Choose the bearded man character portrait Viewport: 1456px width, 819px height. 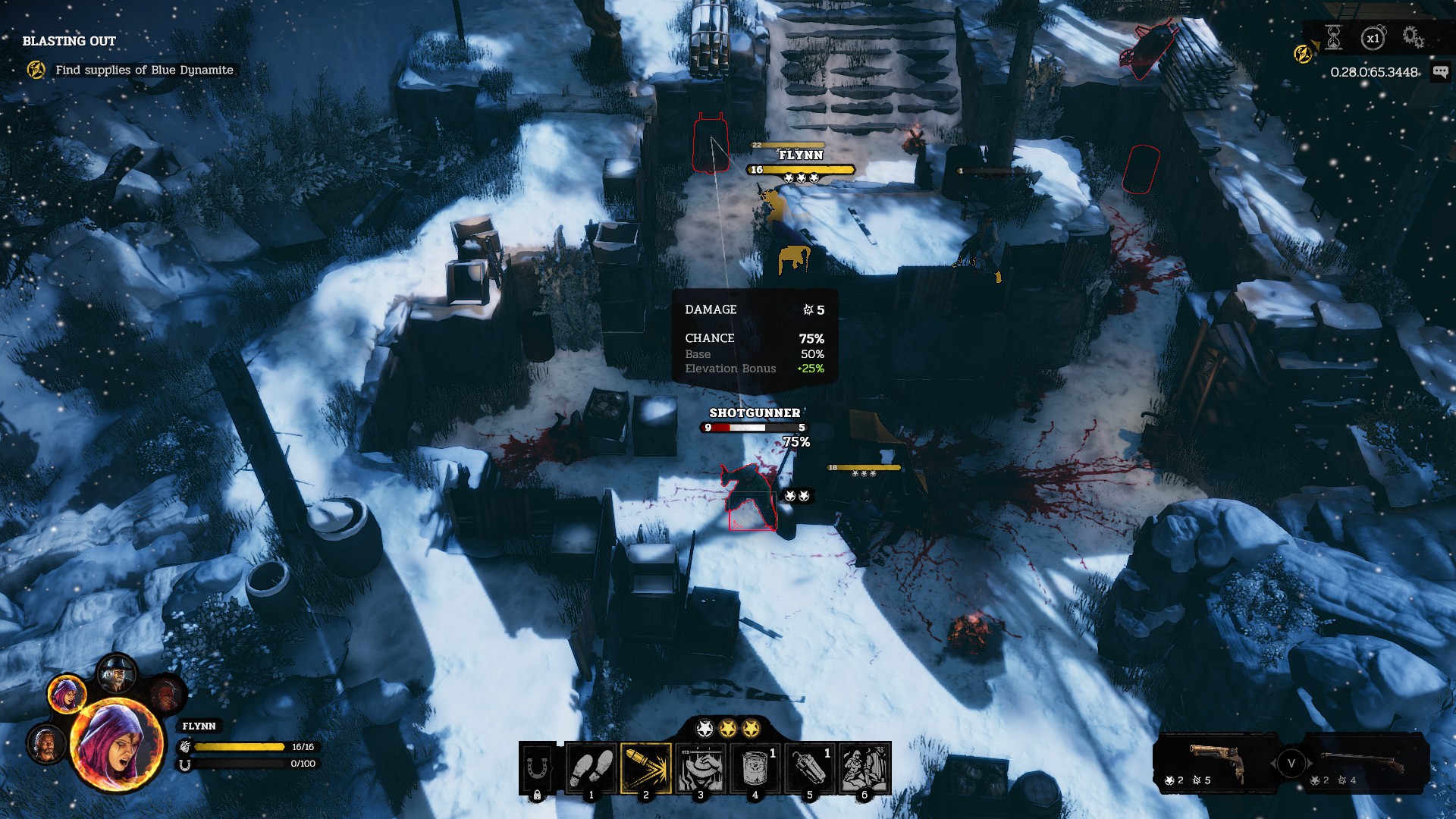(46, 744)
